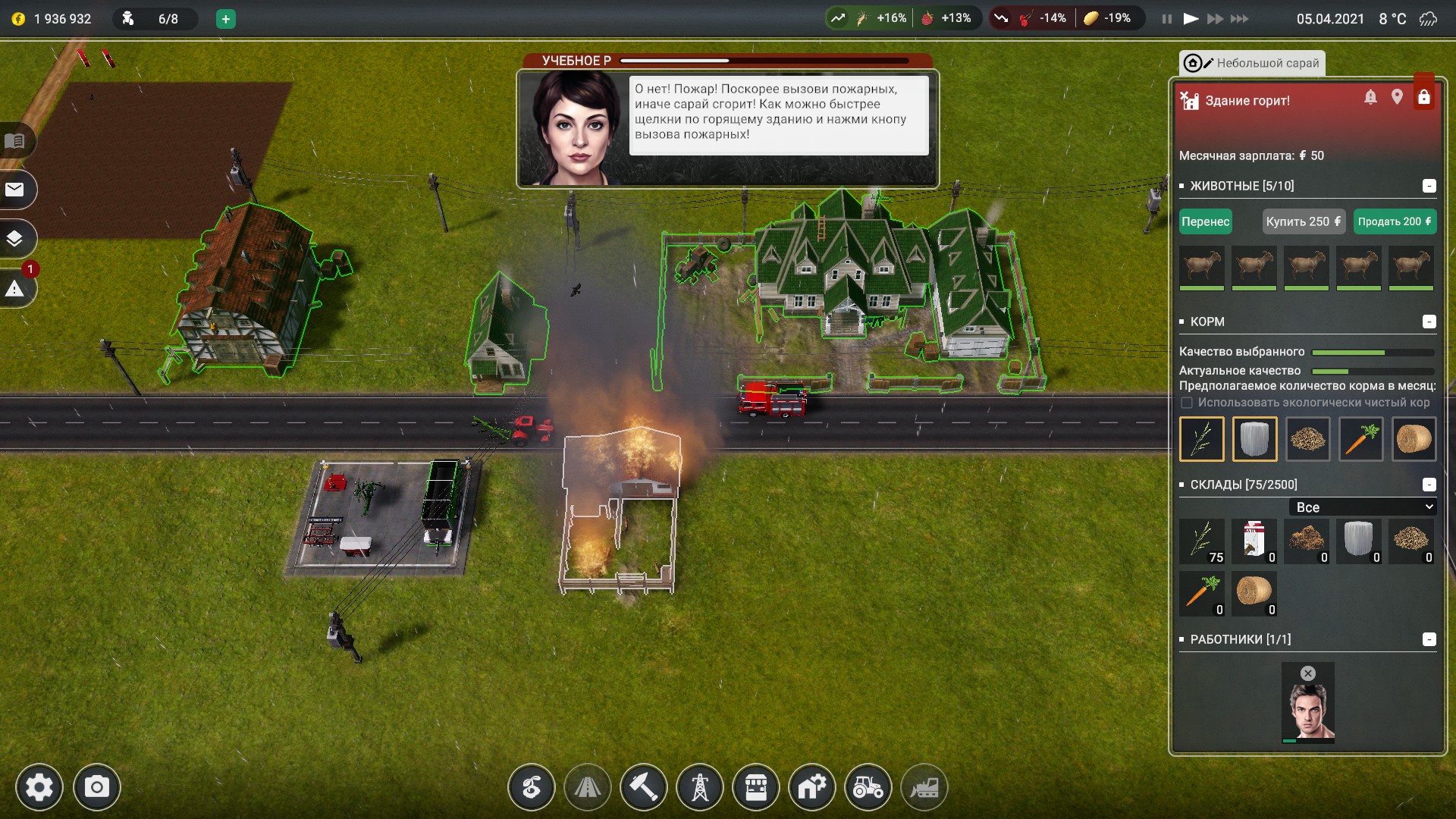The width and height of the screenshot is (1456, 819).
Task: Add workers with the green plus button
Action: [225, 19]
